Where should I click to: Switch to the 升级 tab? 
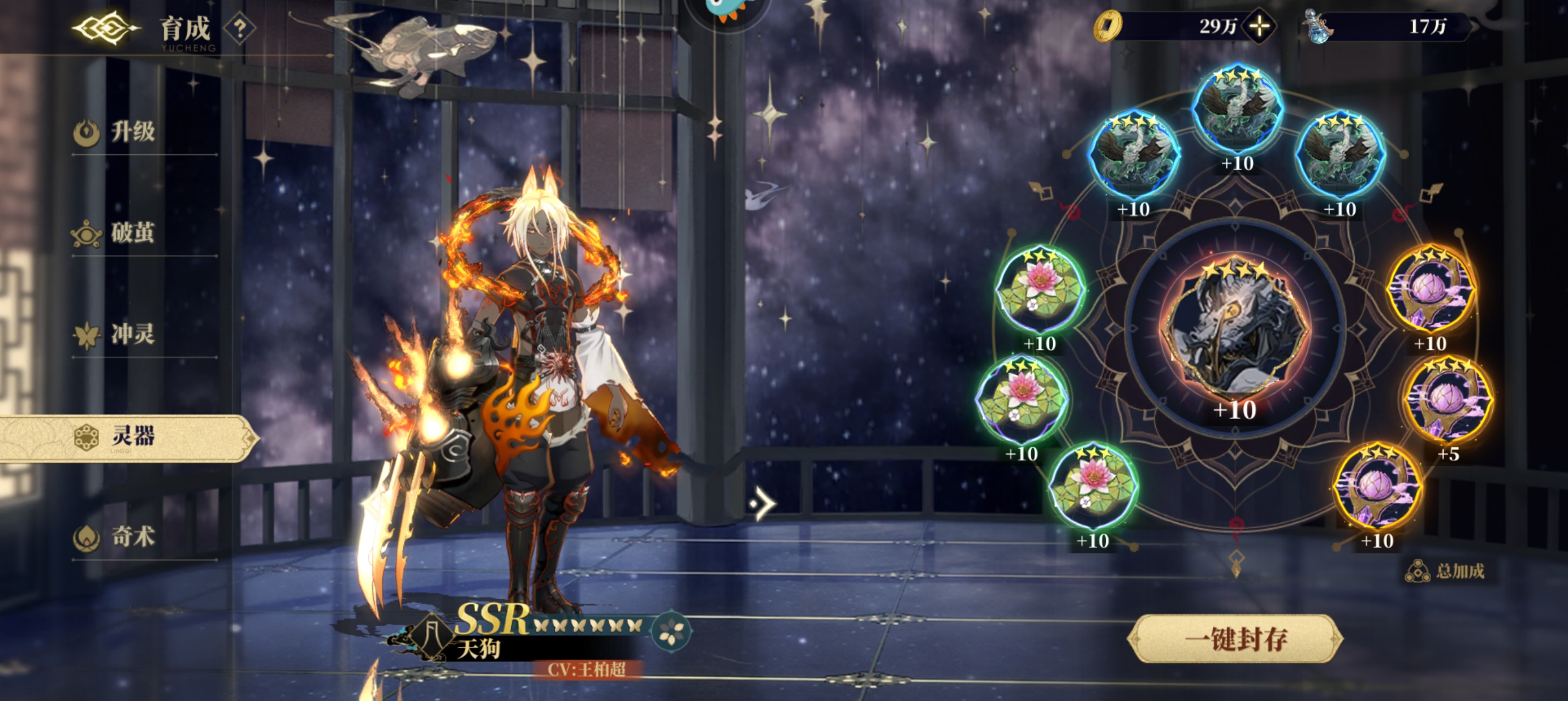pyautogui.click(x=133, y=131)
